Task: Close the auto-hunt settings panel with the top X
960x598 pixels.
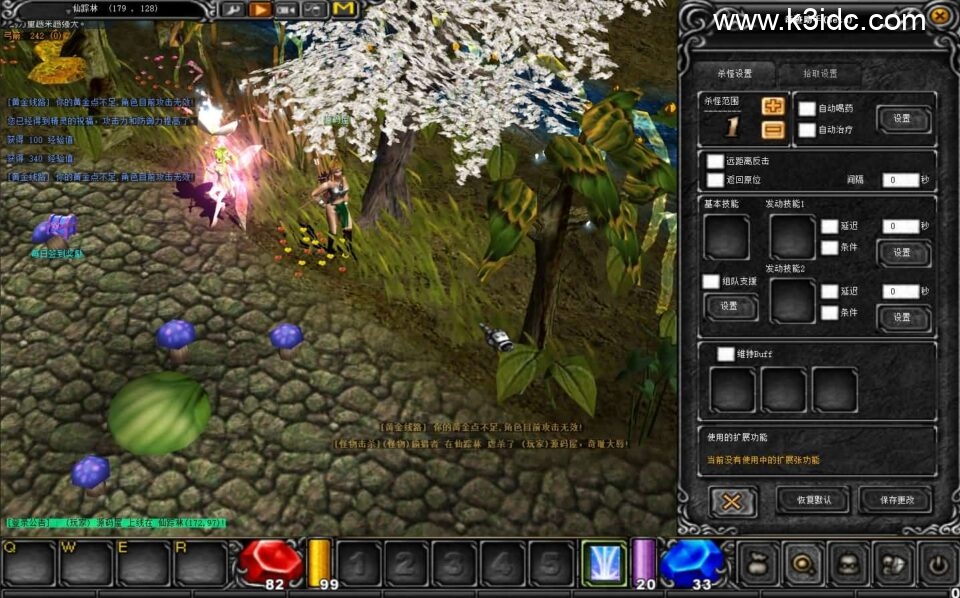Action: click(x=939, y=16)
